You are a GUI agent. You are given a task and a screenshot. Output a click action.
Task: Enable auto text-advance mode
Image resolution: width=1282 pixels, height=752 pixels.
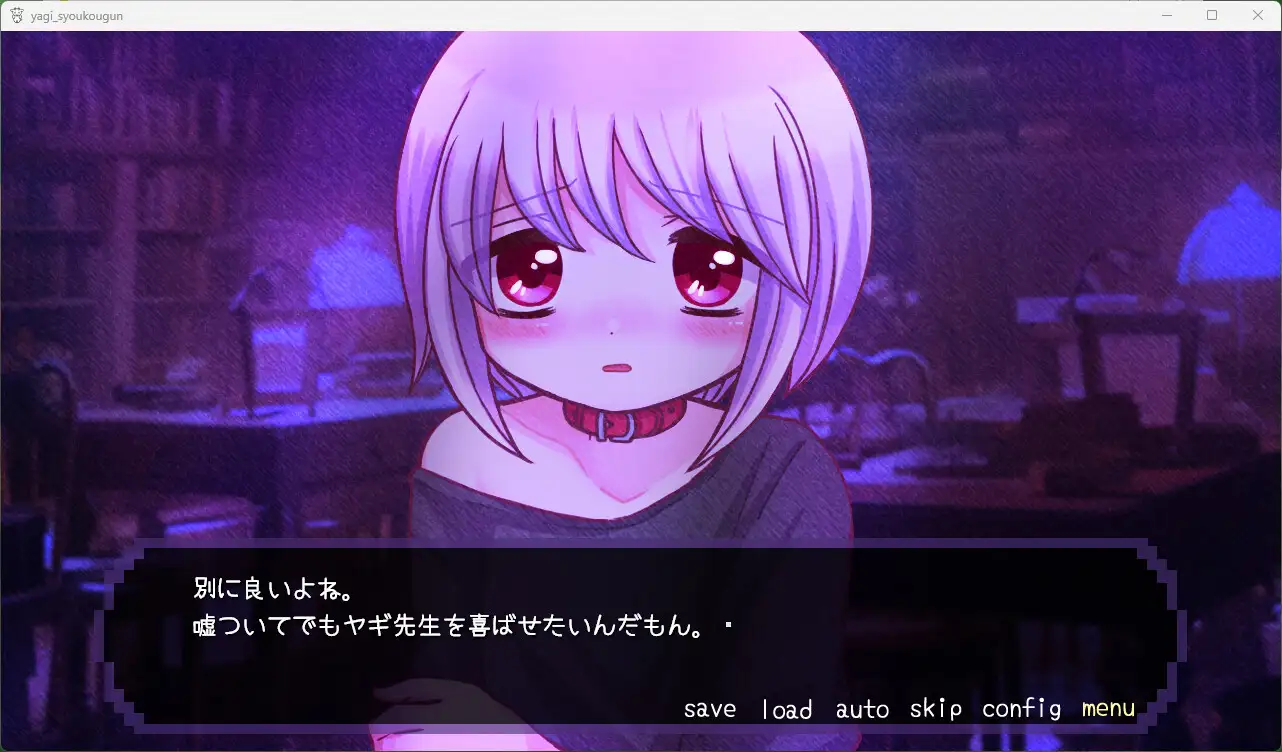(x=861, y=708)
